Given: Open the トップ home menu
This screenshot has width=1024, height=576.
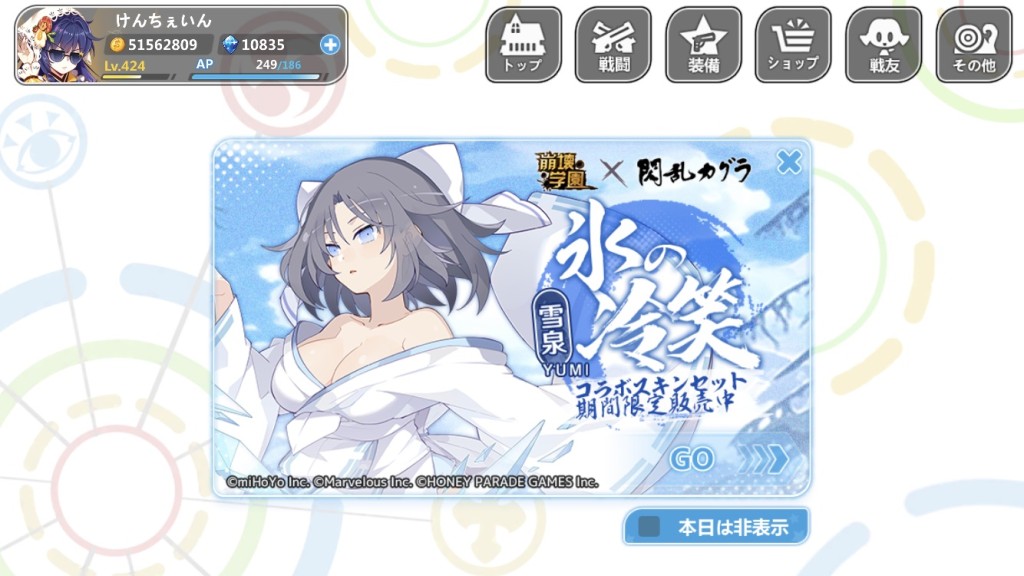Looking at the screenshot, I should coord(523,45).
